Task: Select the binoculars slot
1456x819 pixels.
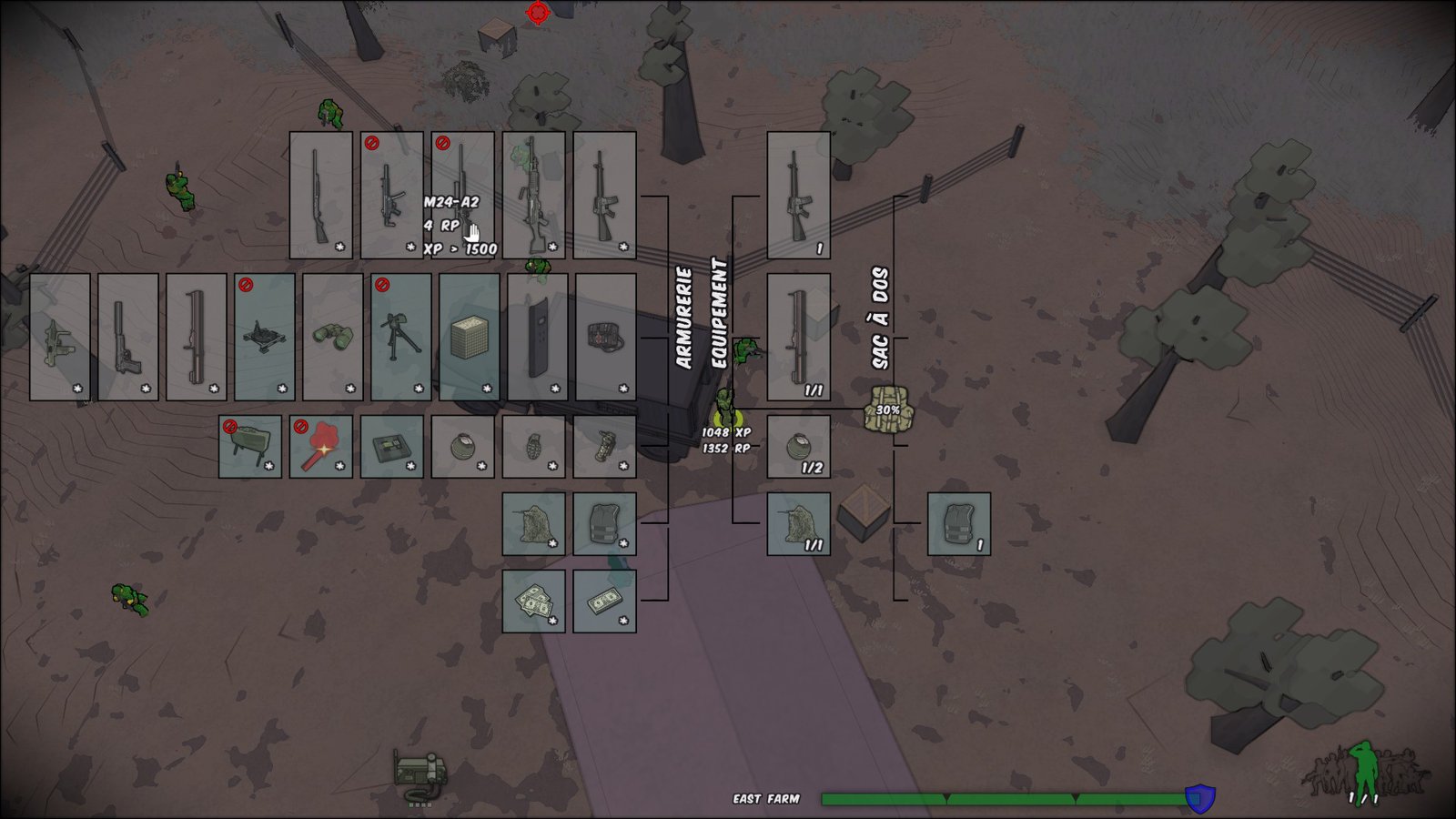Action: (333, 337)
